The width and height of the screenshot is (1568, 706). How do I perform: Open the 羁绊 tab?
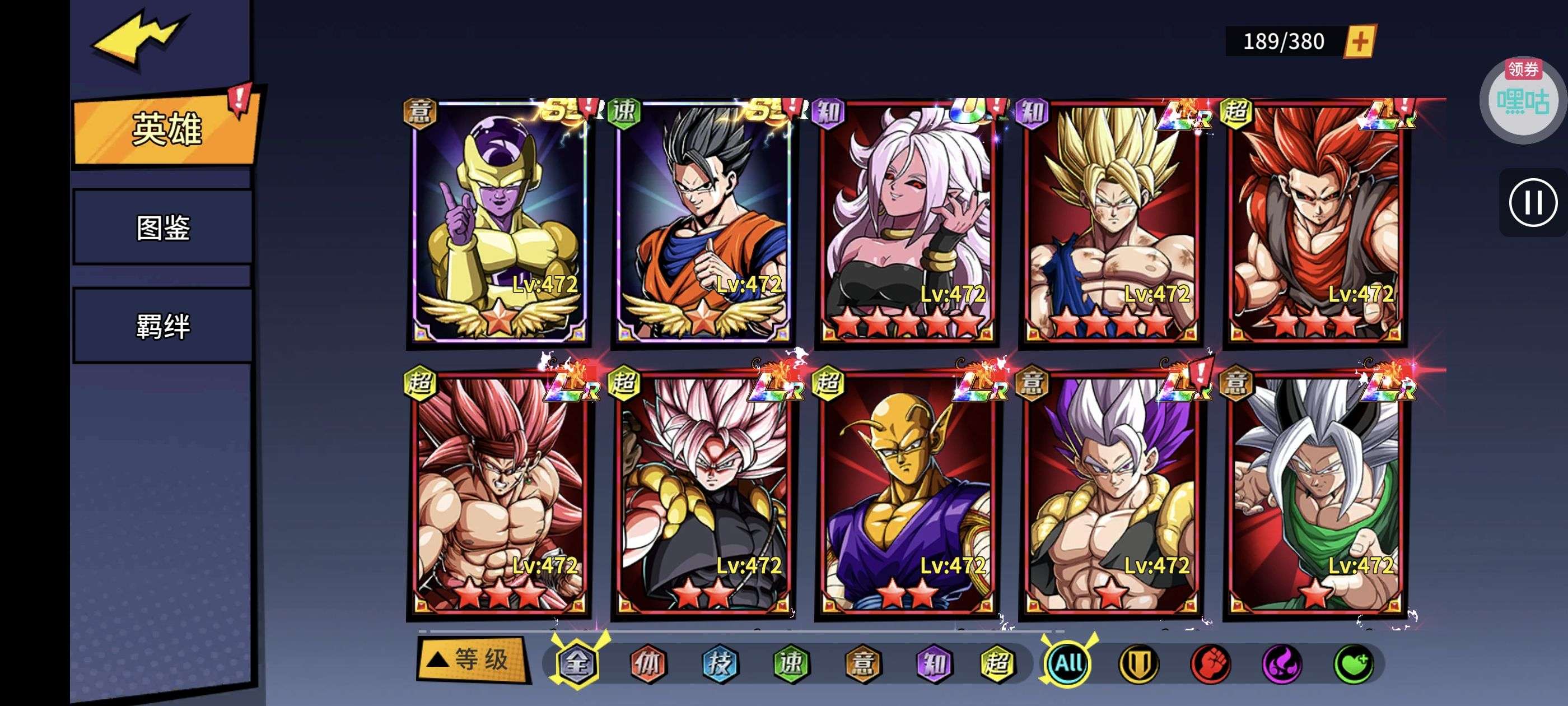click(x=162, y=326)
